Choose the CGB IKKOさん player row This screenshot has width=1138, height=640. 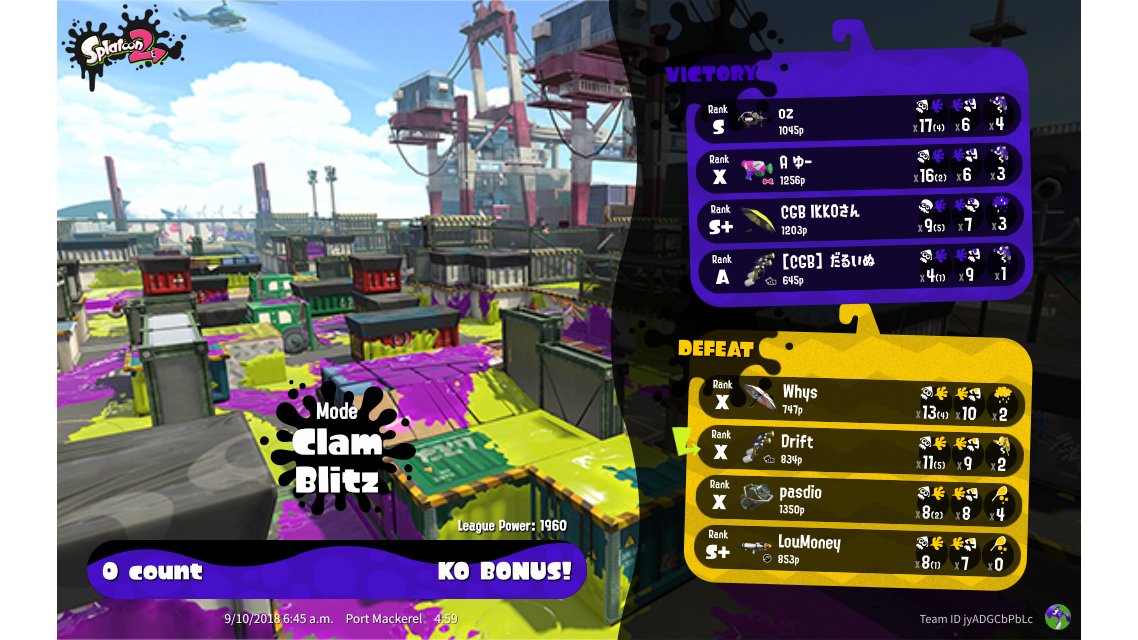858,218
